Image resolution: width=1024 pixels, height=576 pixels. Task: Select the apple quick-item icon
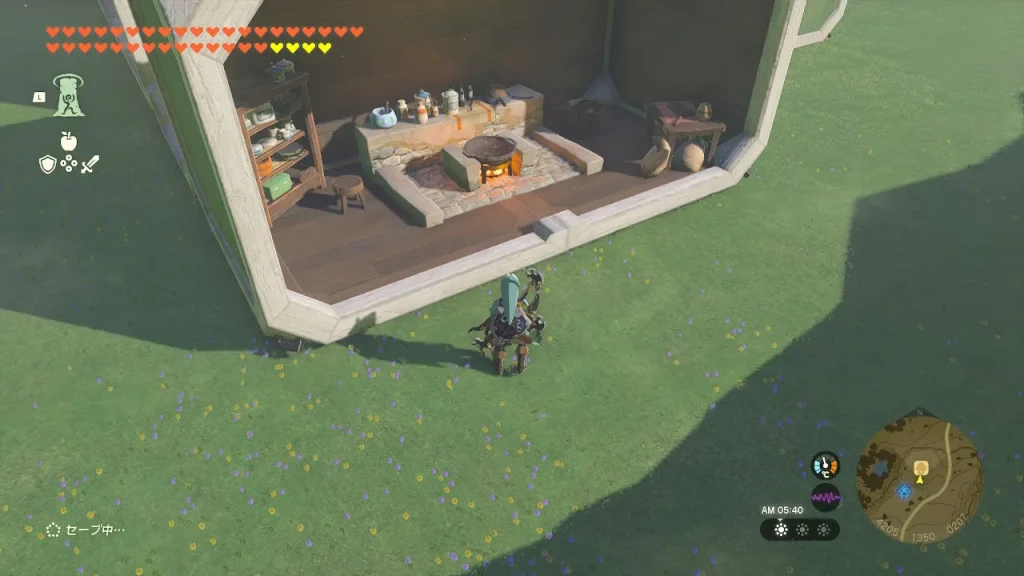[x=69, y=142]
